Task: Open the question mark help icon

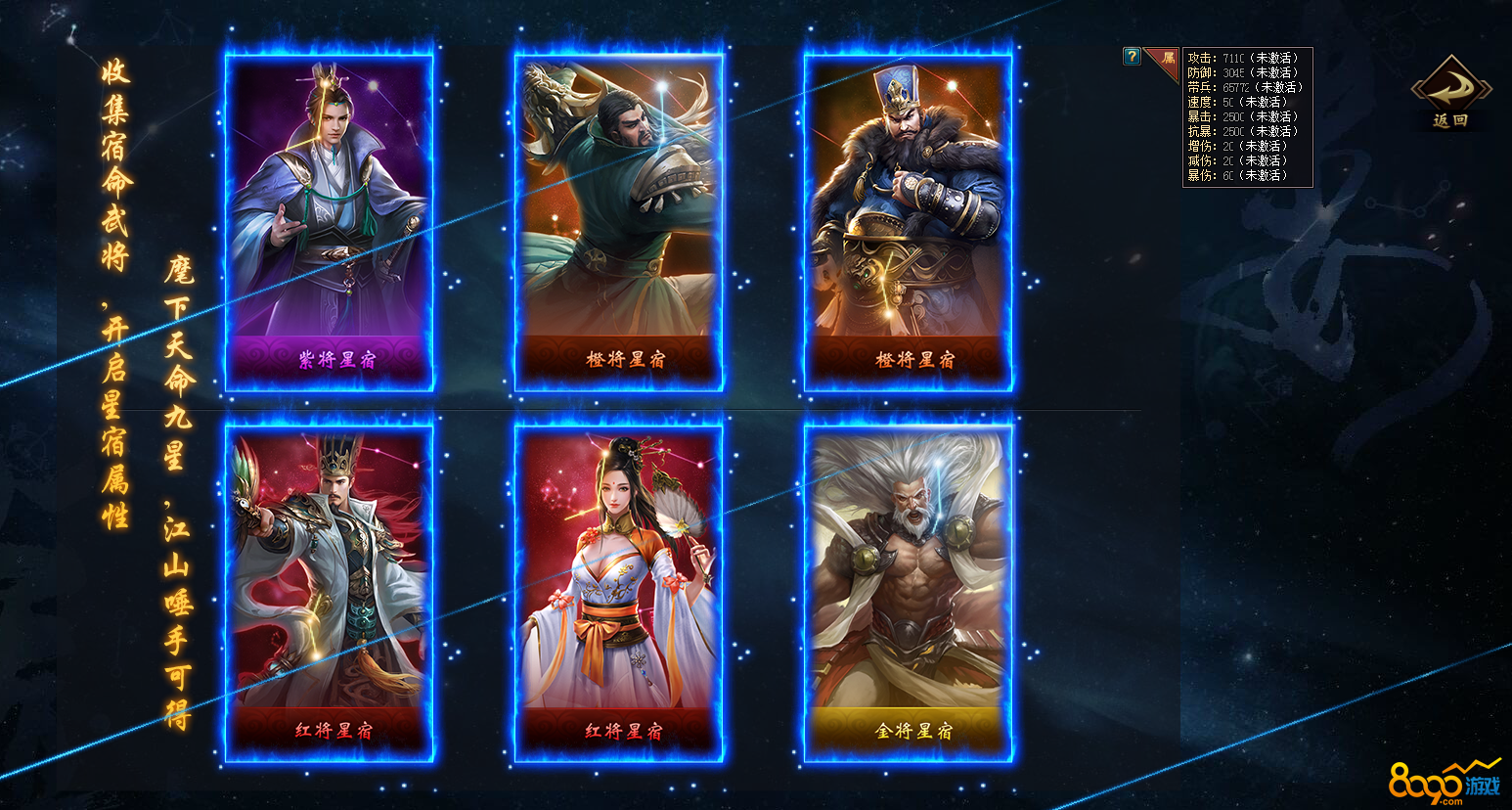Action: [x=1132, y=57]
